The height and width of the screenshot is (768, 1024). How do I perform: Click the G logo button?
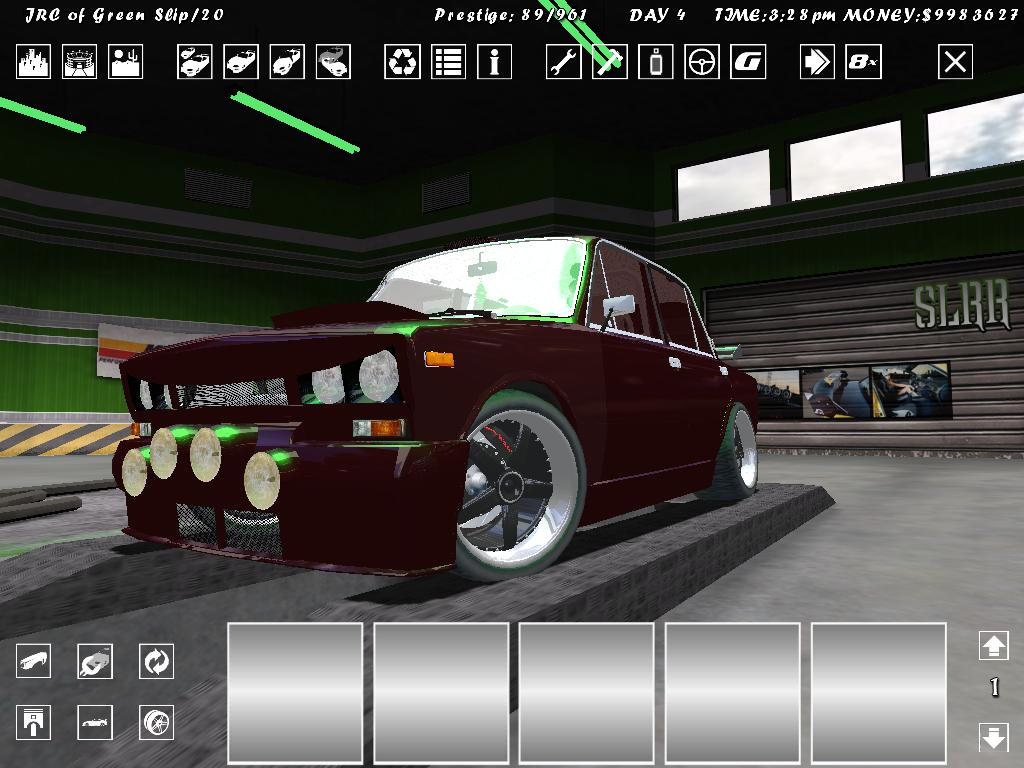pyautogui.click(x=748, y=62)
